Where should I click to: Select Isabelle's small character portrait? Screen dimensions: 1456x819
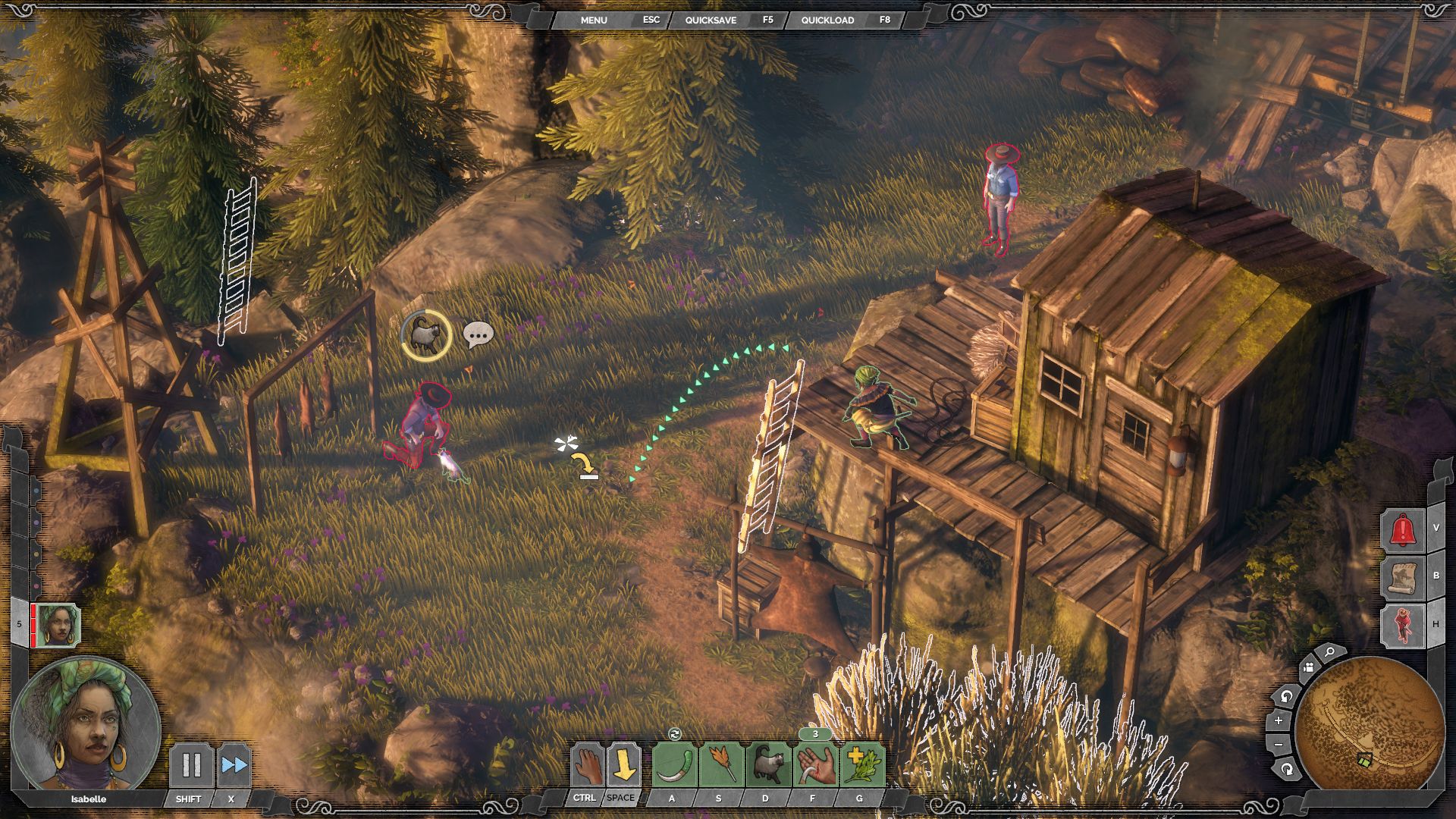coord(58,626)
